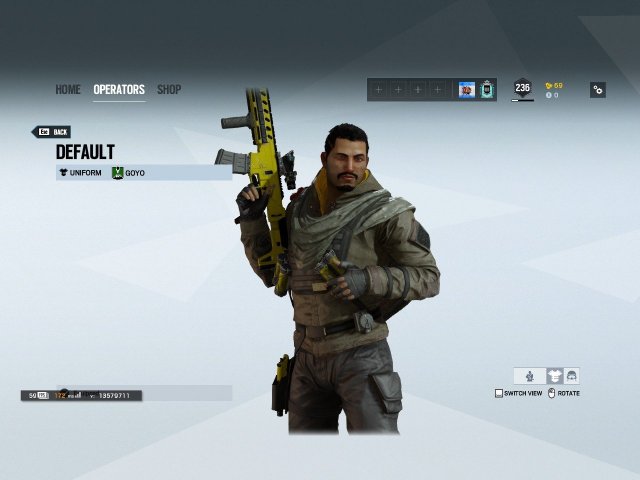View the level 236 clearance badge
This screenshot has height=480, width=640.
click(522, 88)
